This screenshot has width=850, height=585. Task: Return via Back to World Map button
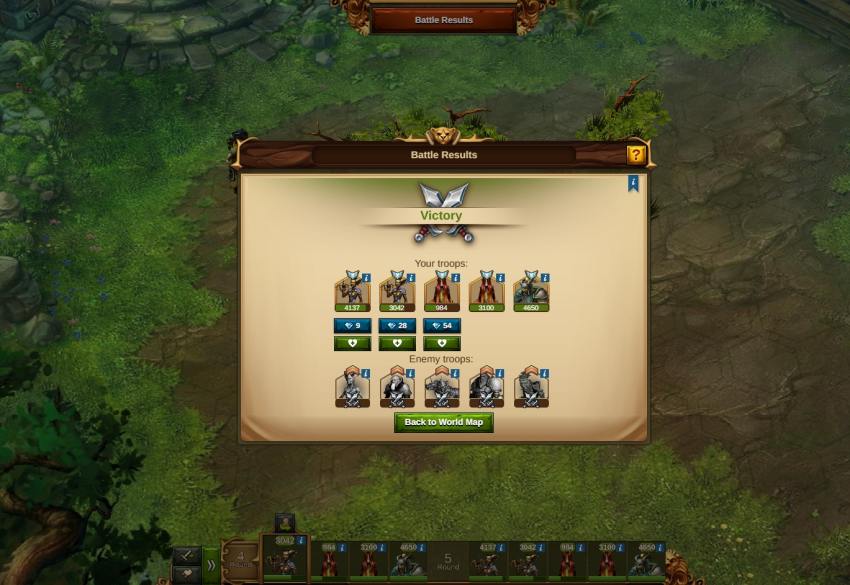coord(443,422)
